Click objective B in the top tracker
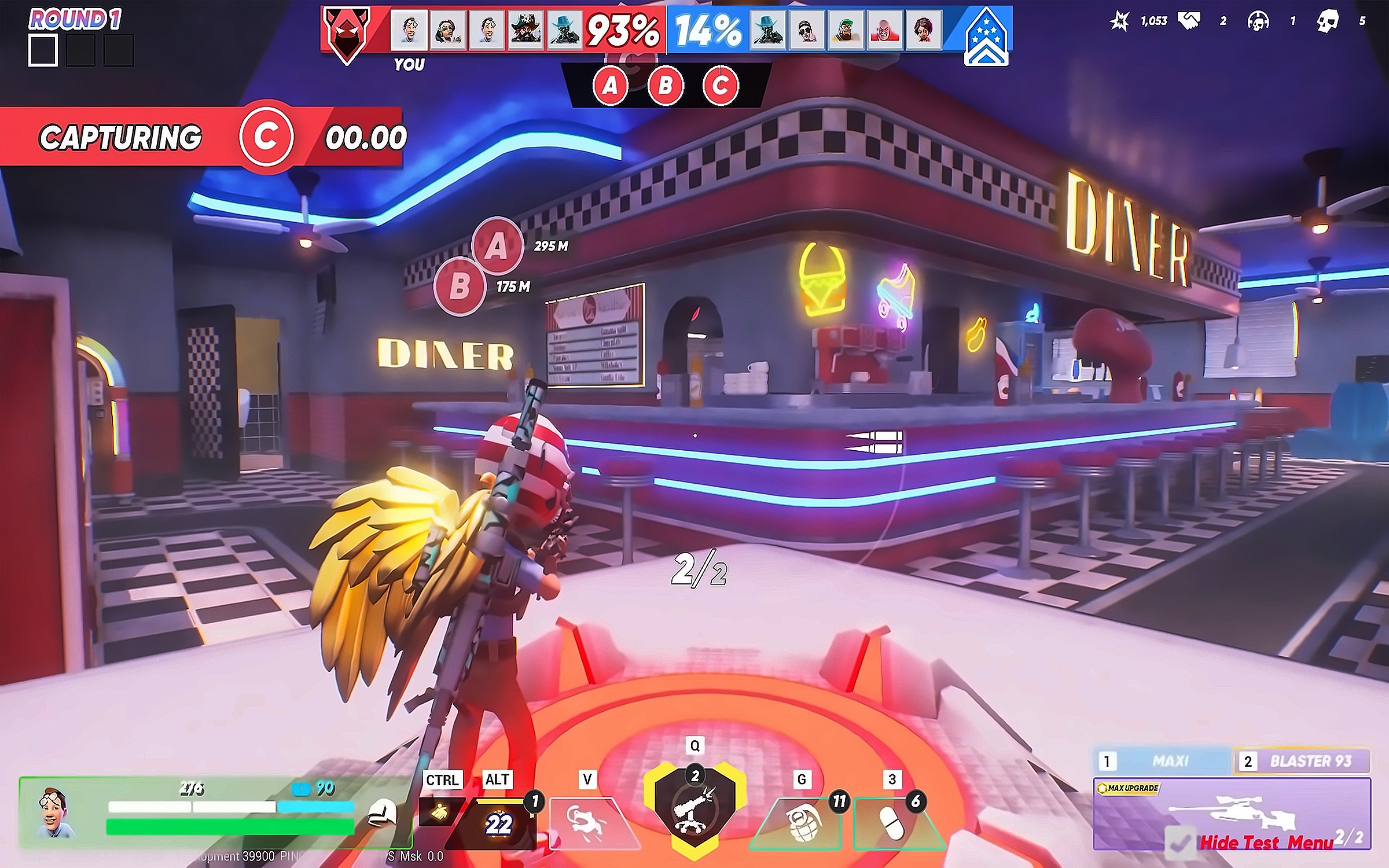Viewport: 1389px width, 868px height. 666,86
